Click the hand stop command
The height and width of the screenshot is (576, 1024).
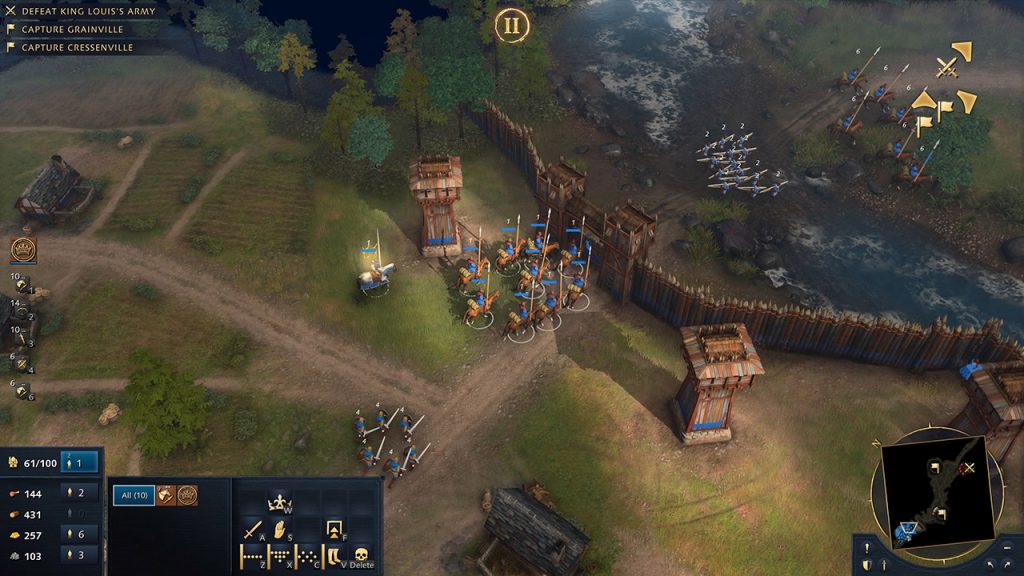point(280,529)
